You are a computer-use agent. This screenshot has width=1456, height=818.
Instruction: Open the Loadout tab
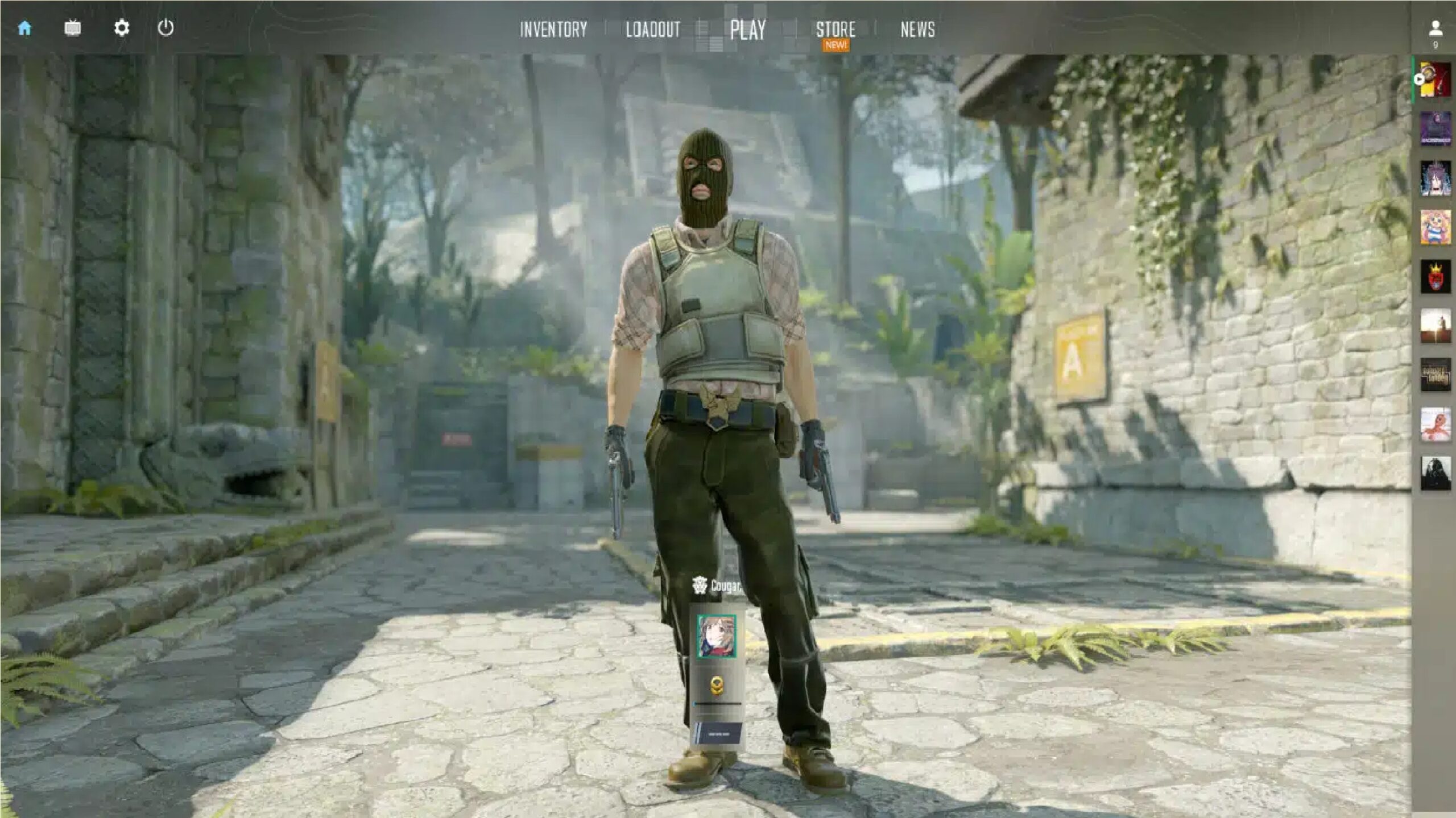point(652,30)
